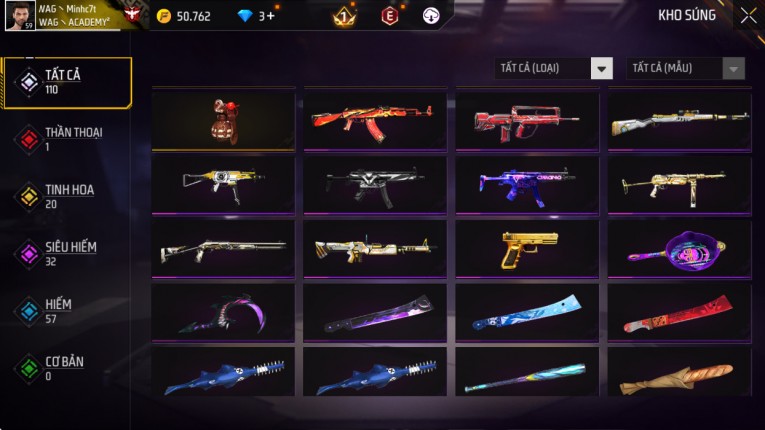The height and width of the screenshot is (430, 765).
Task: Open the player profile avatar
Action: click(x=20, y=16)
